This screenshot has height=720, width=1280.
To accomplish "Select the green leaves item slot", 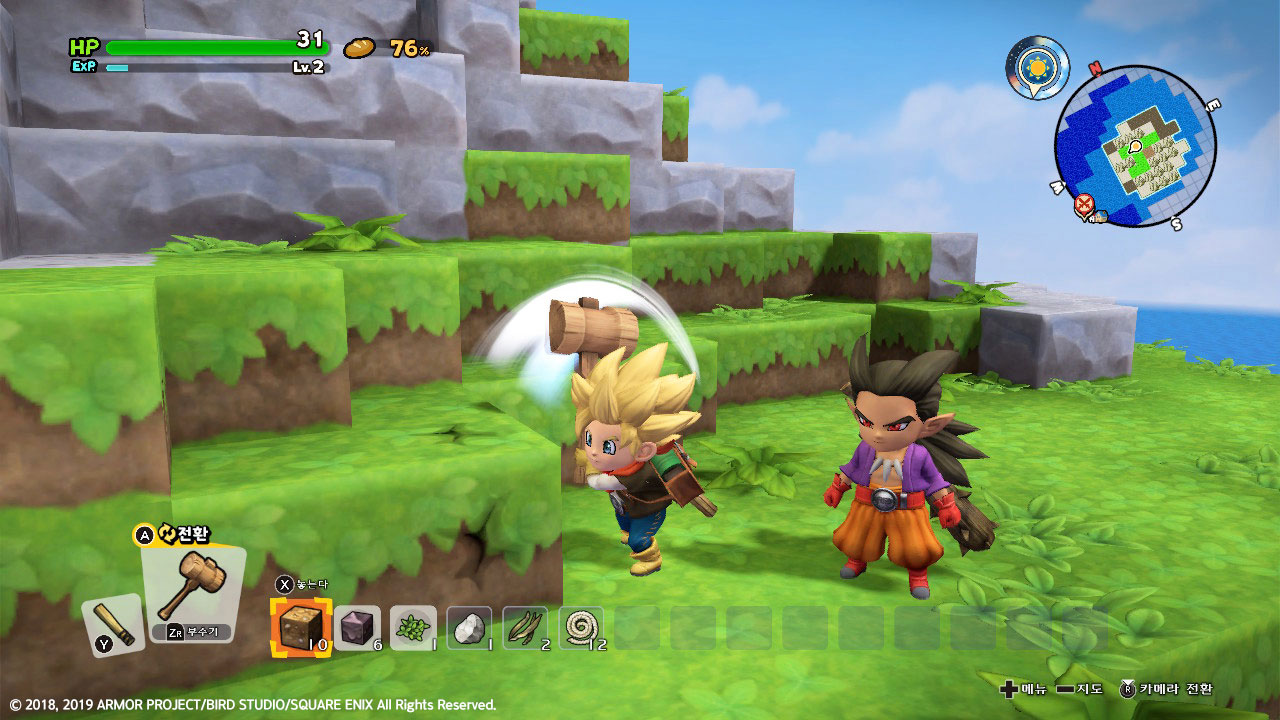I will [412, 627].
